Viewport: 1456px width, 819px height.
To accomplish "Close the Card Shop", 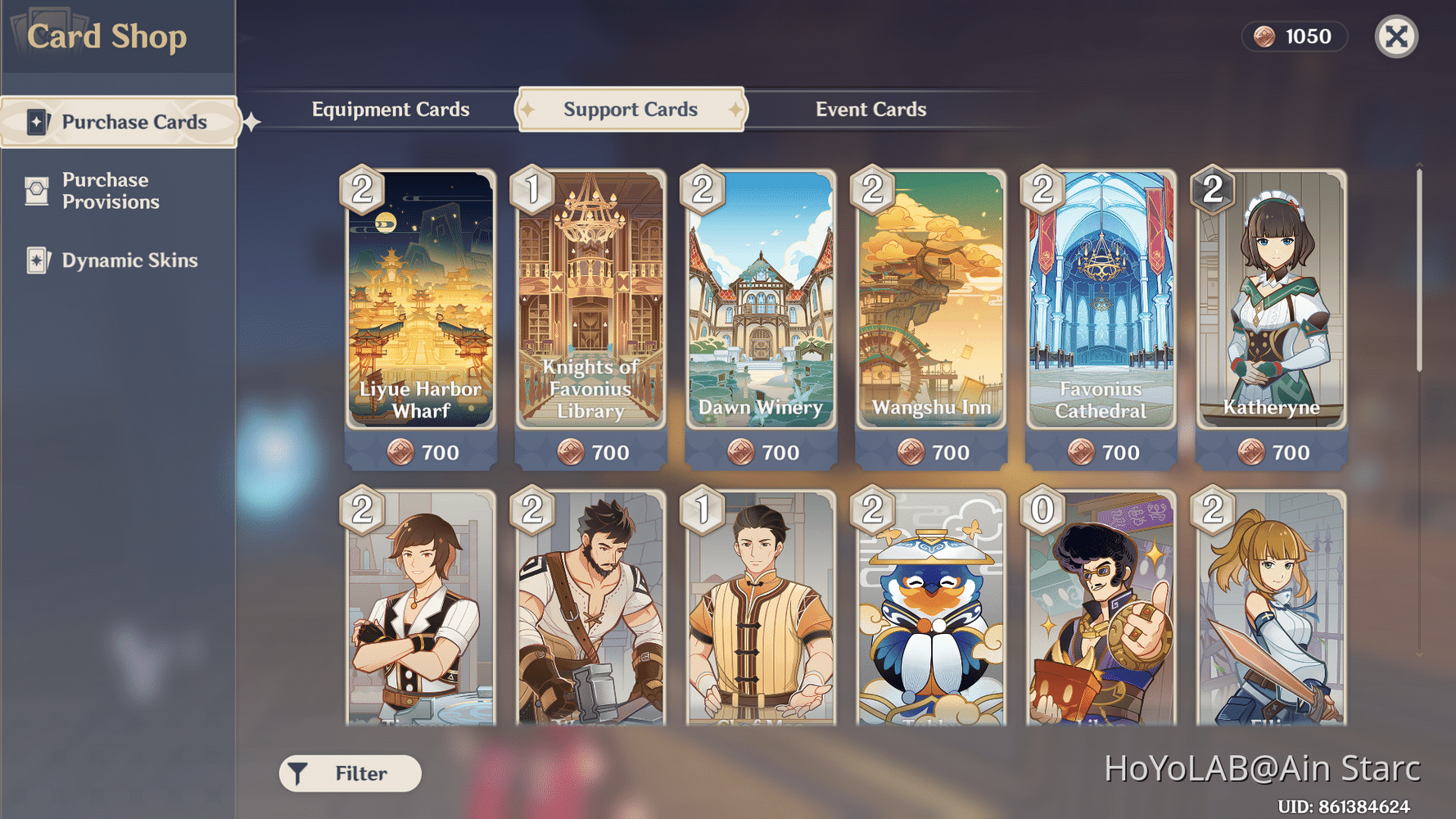I will 1396,37.
